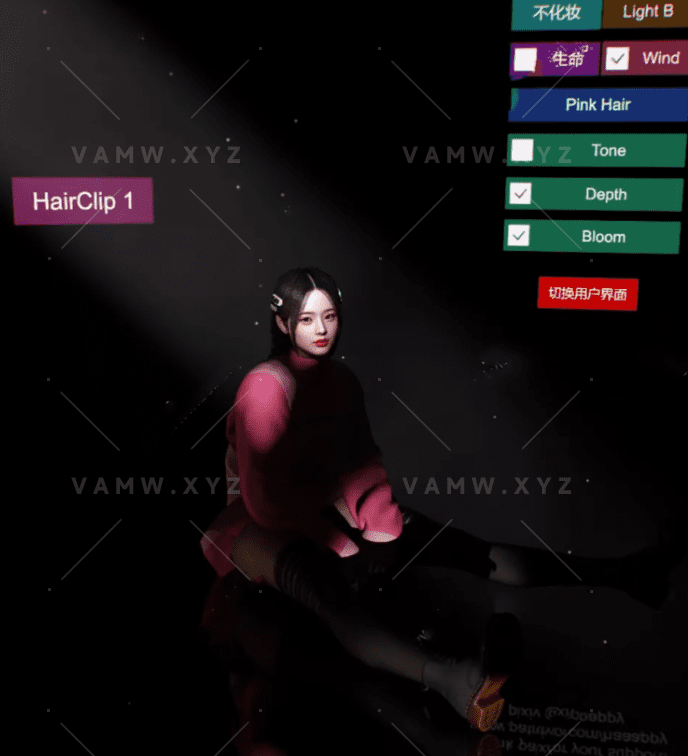Disable the Wind checkbox
This screenshot has width=688, height=756.
[x=618, y=59]
